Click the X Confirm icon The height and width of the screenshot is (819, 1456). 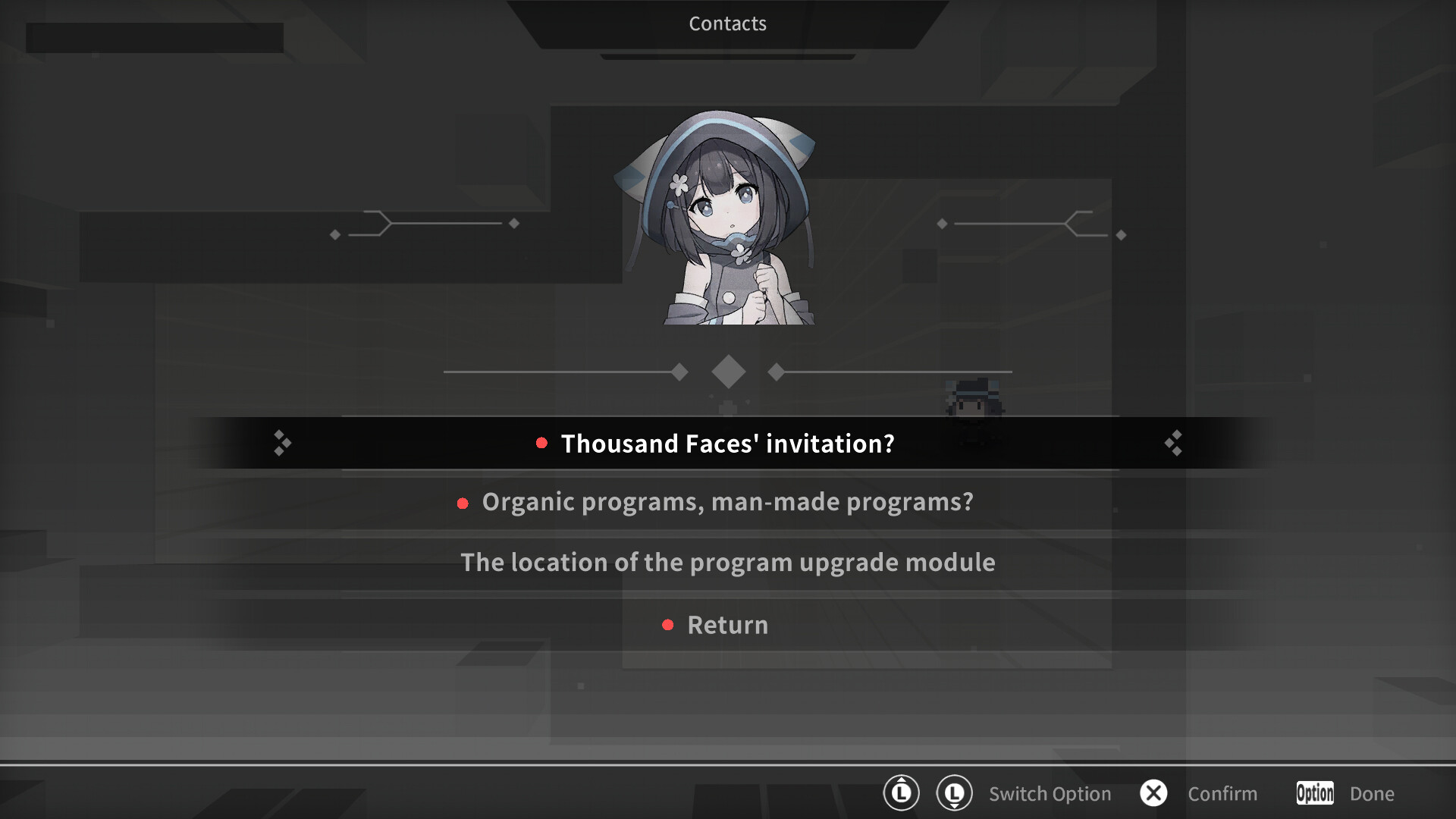1154,793
